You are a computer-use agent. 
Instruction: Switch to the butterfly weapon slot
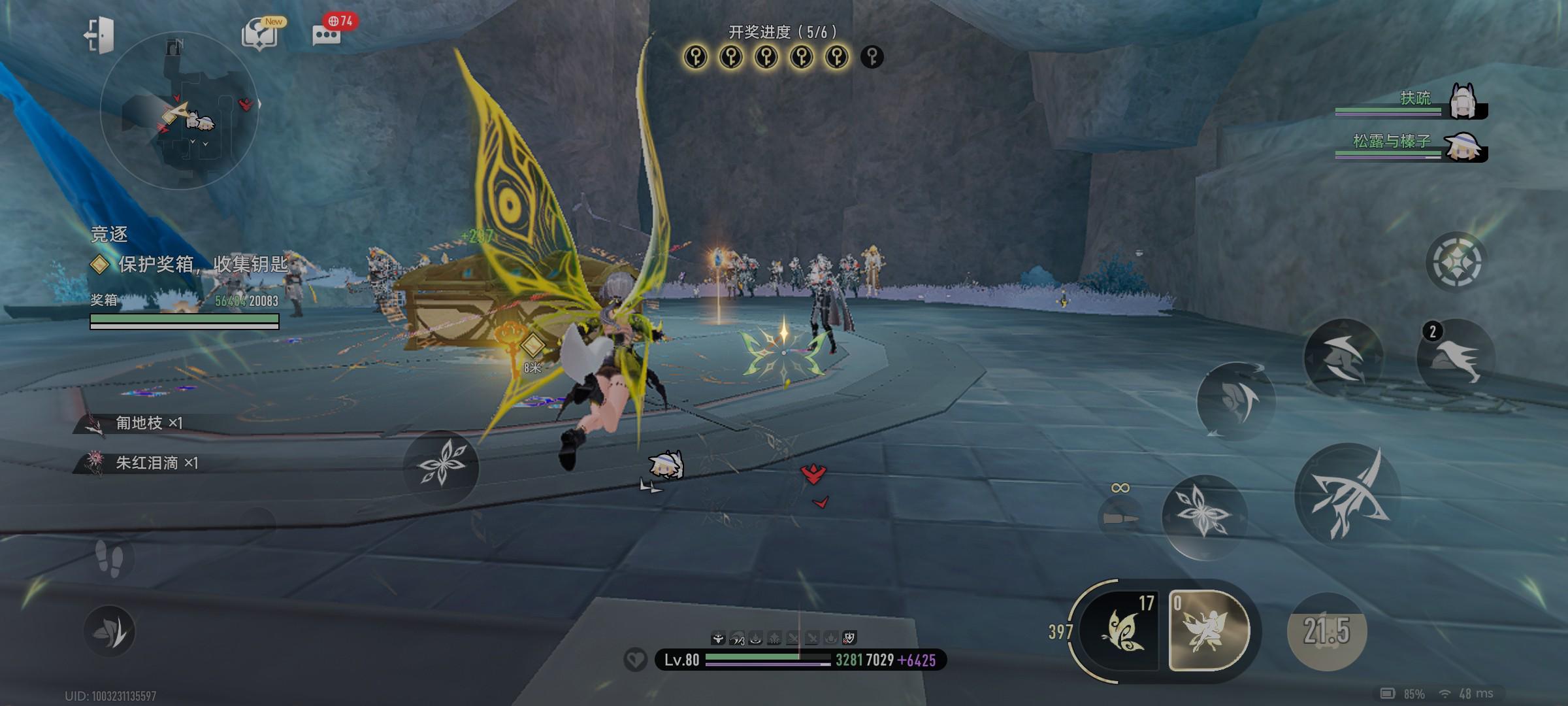pos(1119,631)
